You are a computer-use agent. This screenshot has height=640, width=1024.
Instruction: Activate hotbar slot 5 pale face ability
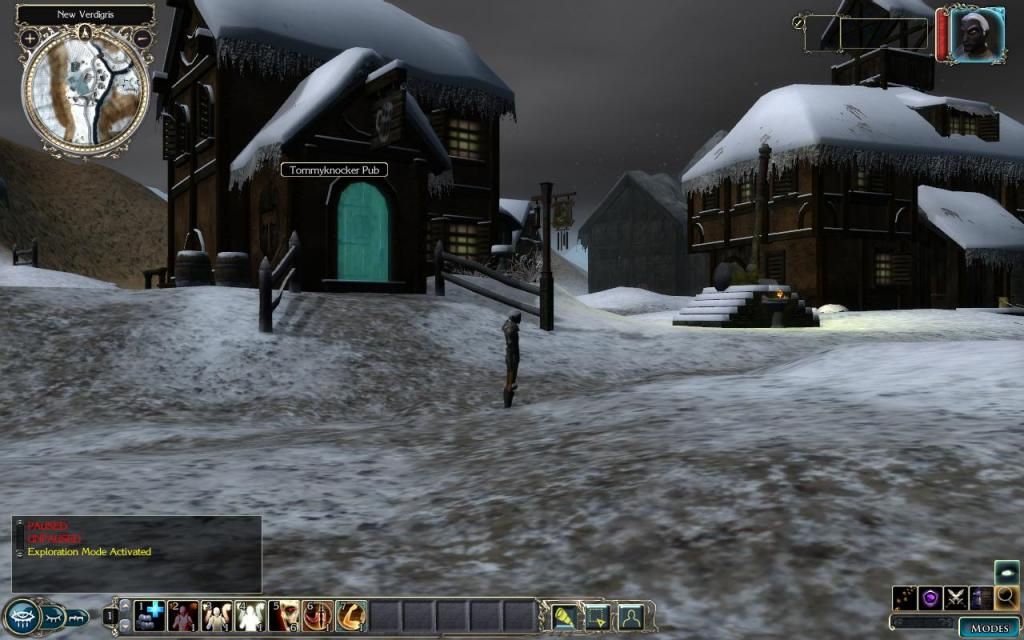[284, 615]
